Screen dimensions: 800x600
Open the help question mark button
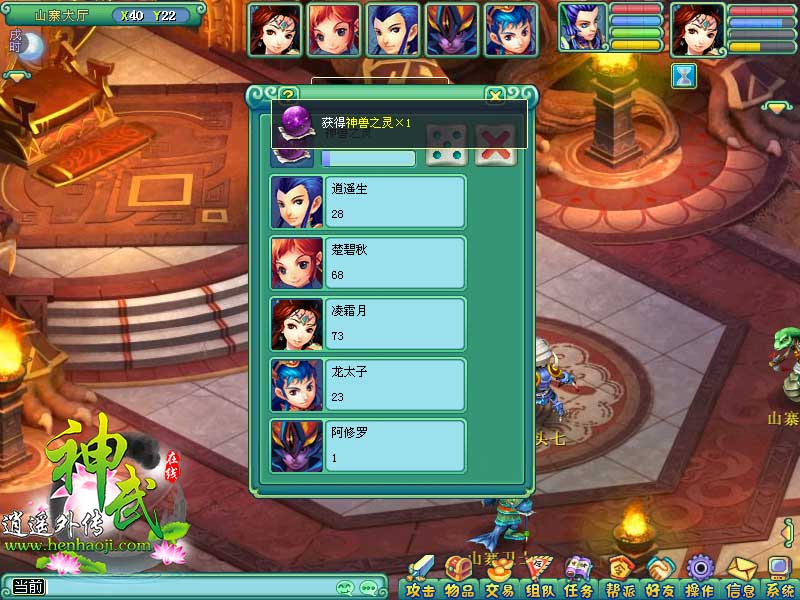tap(290, 96)
